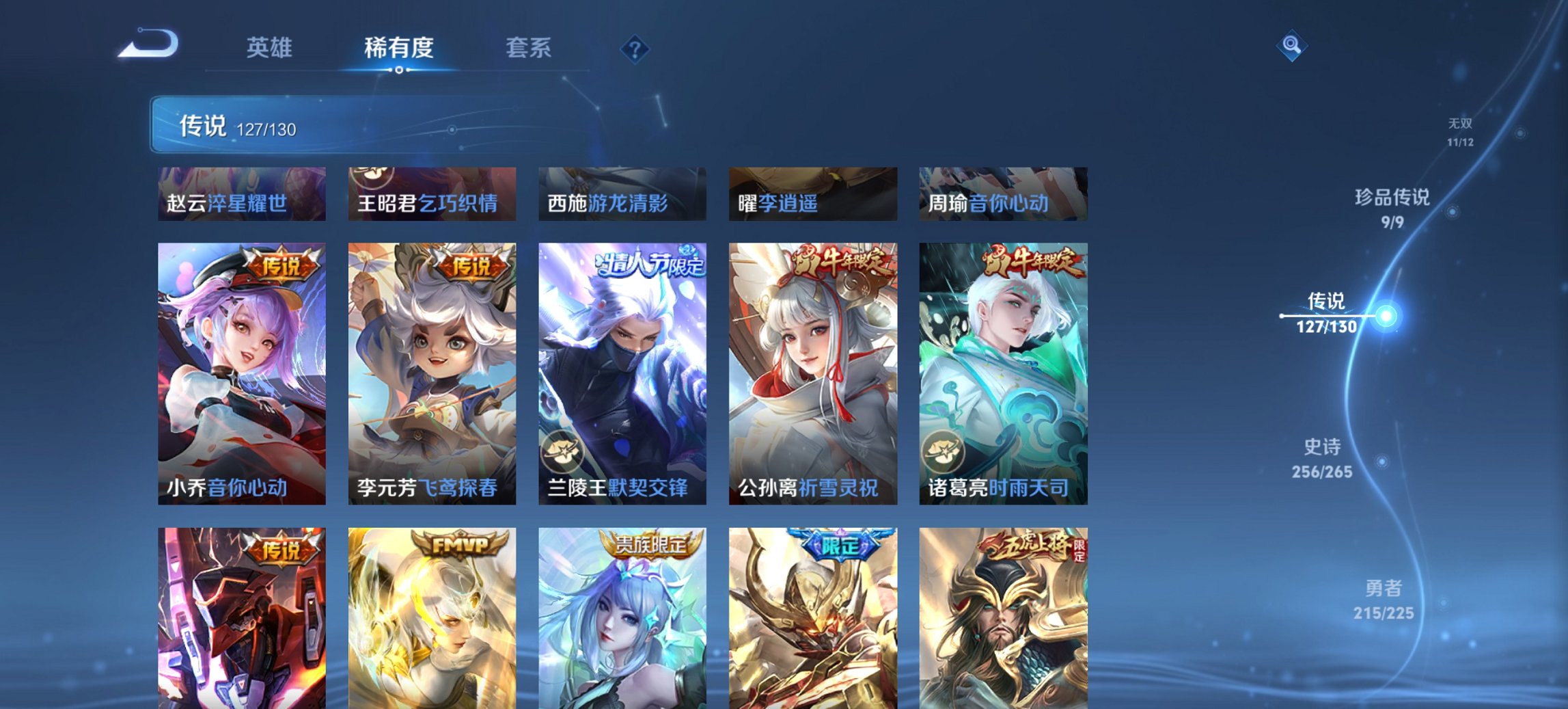Click the back arrow at top left
The width and height of the screenshot is (1568, 709).
point(147,42)
